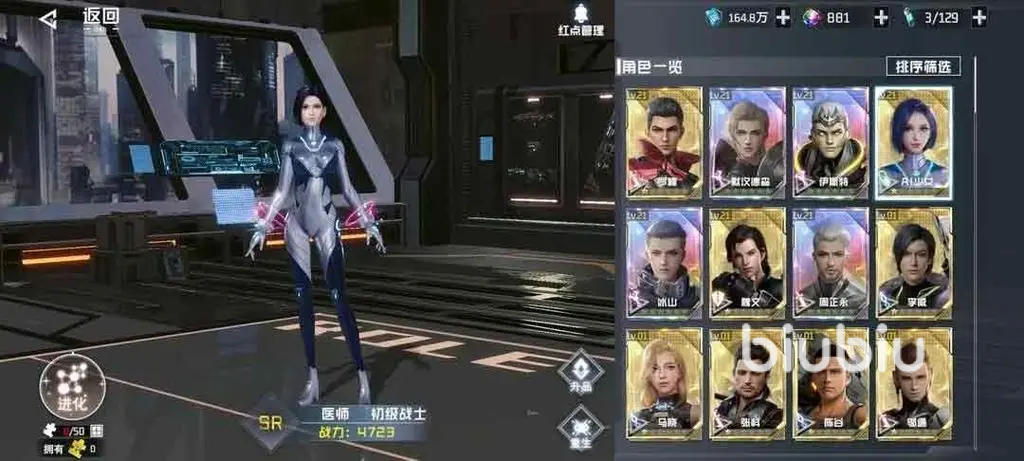
Task: Open 红点管理 bell notification settings
Action: pos(580,18)
